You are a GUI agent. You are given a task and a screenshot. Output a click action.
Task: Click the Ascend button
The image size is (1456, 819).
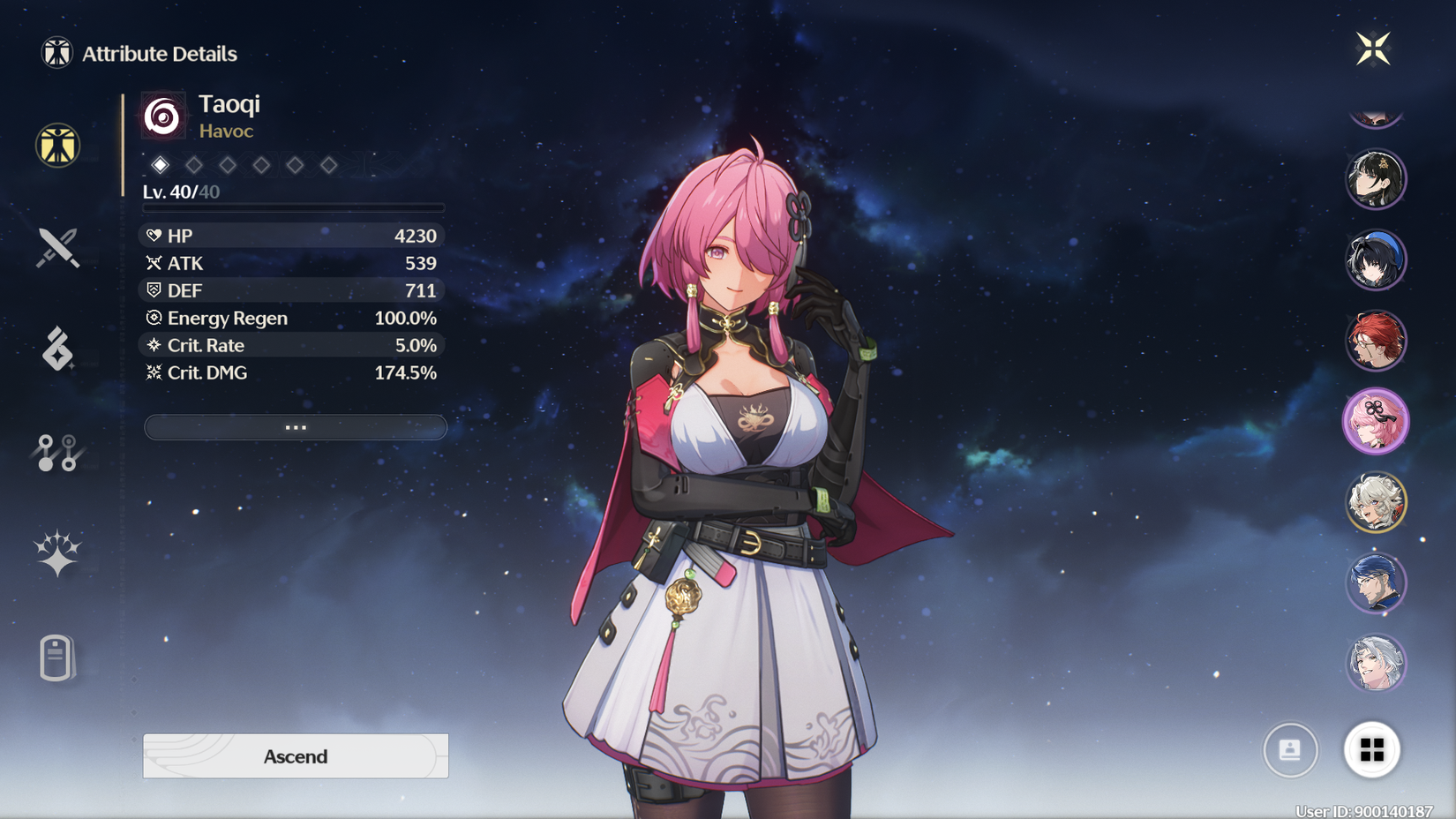tap(296, 756)
